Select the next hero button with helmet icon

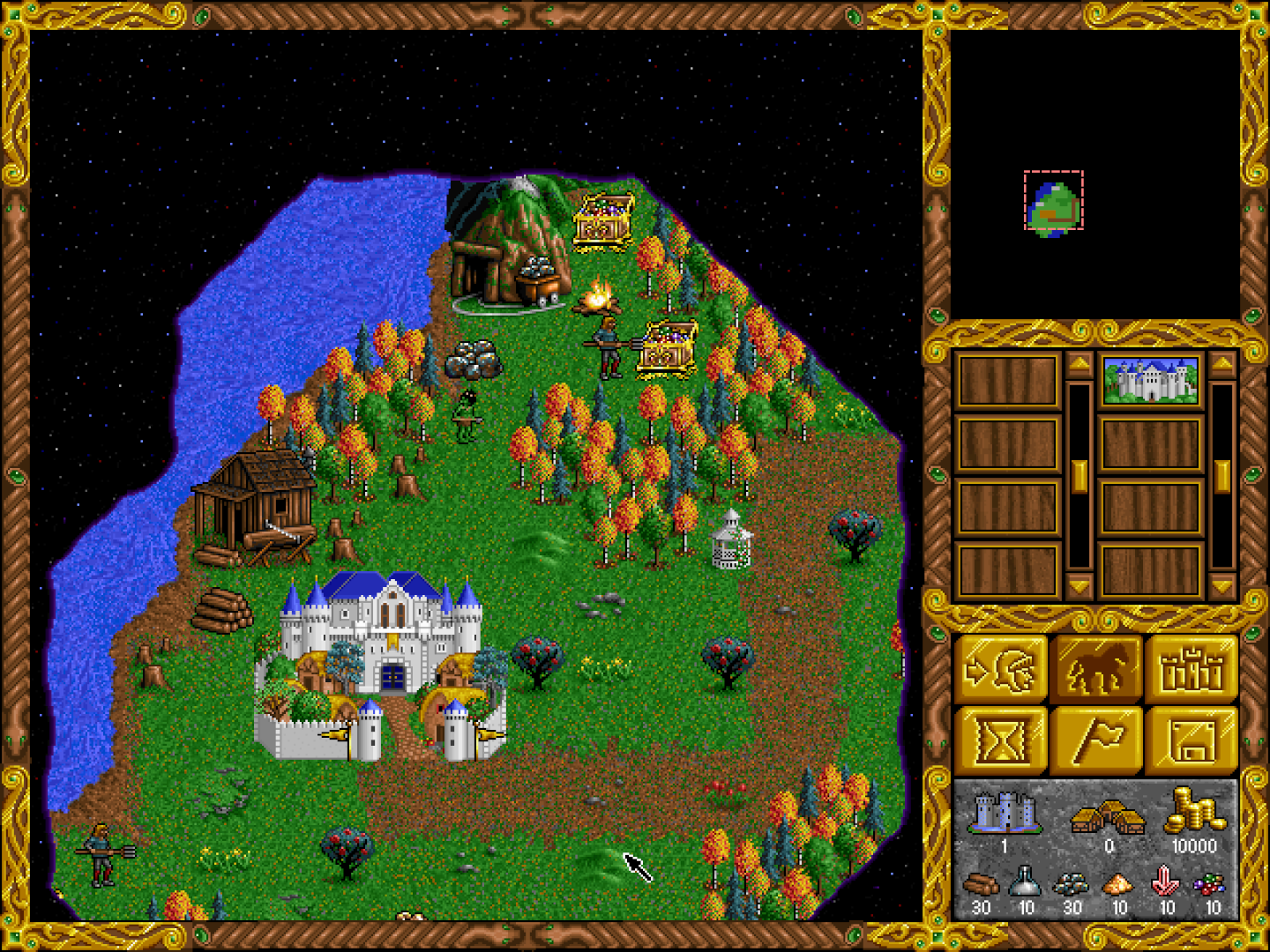pyautogui.click(x=1001, y=669)
